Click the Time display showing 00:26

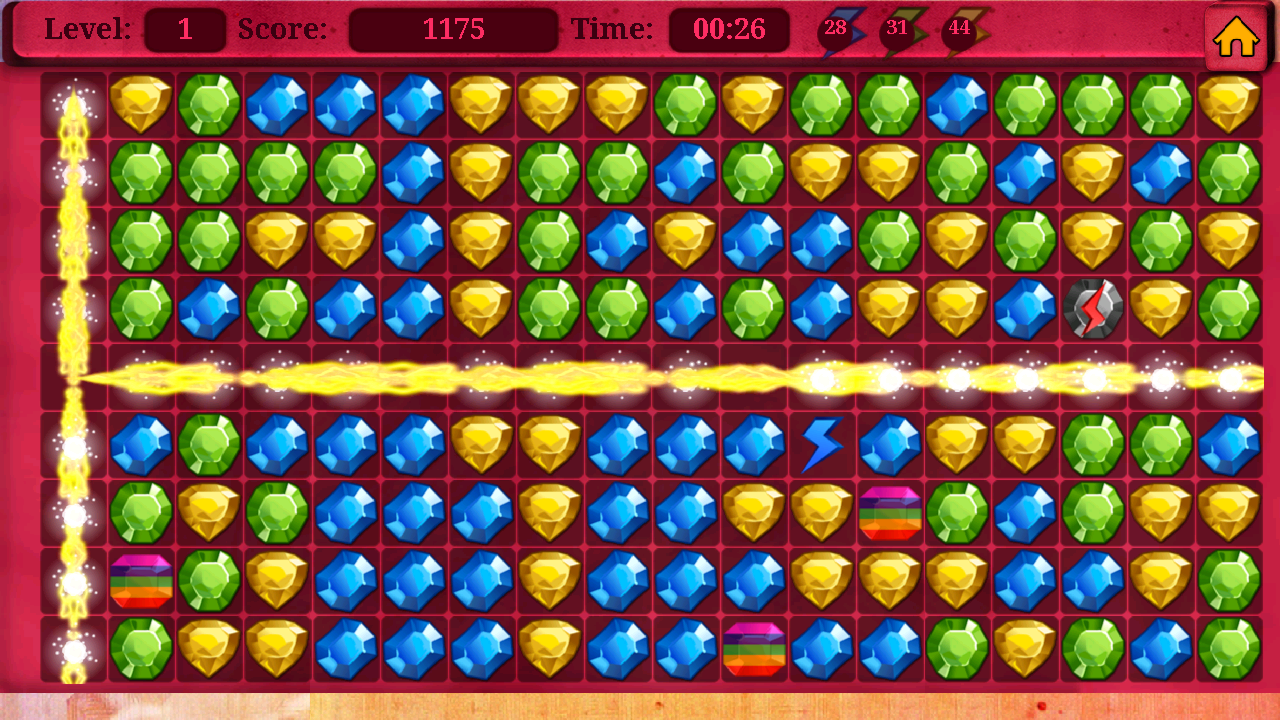click(729, 29)
